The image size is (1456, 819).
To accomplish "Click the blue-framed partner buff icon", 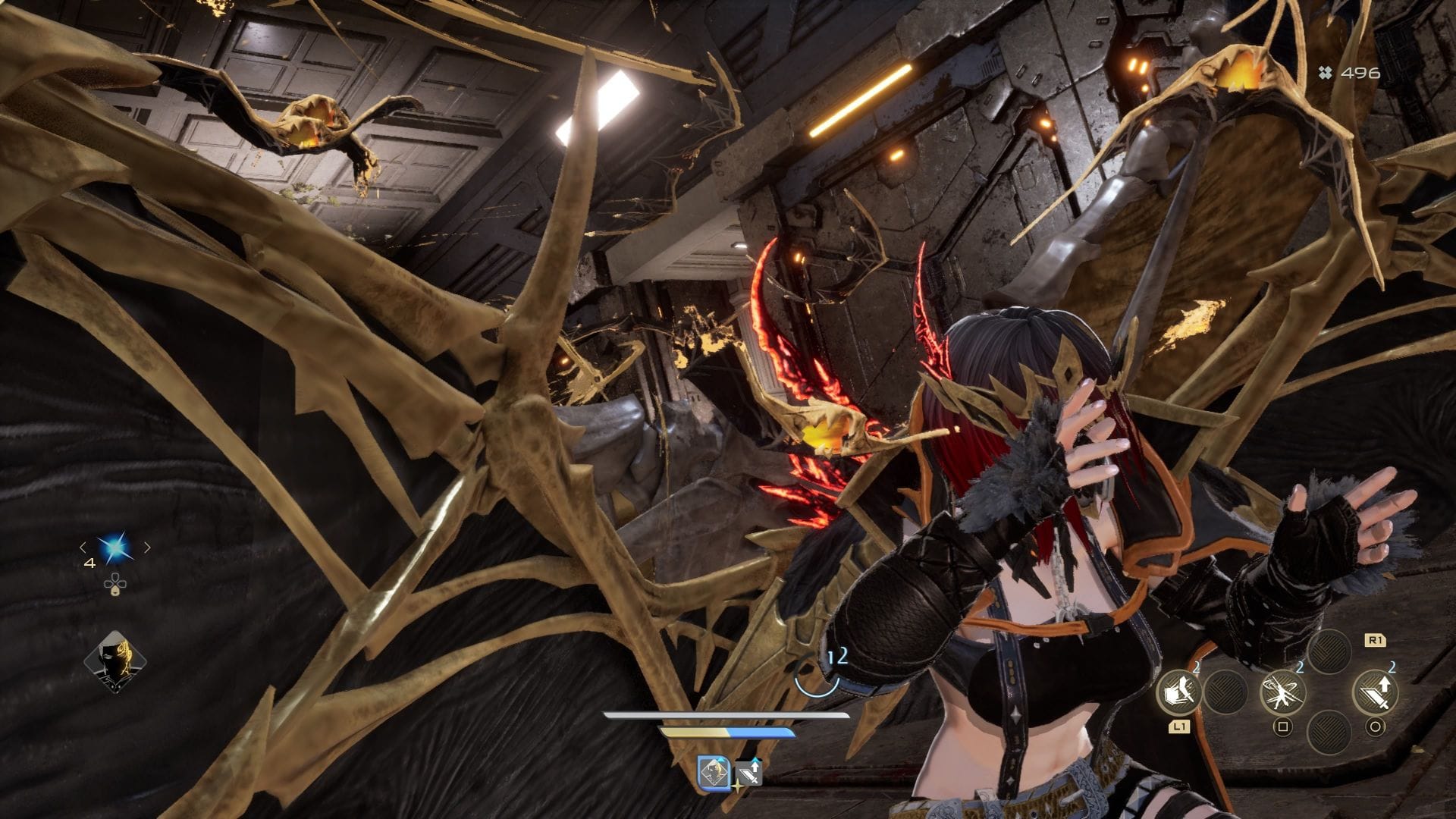I will (x=713, y=773).
